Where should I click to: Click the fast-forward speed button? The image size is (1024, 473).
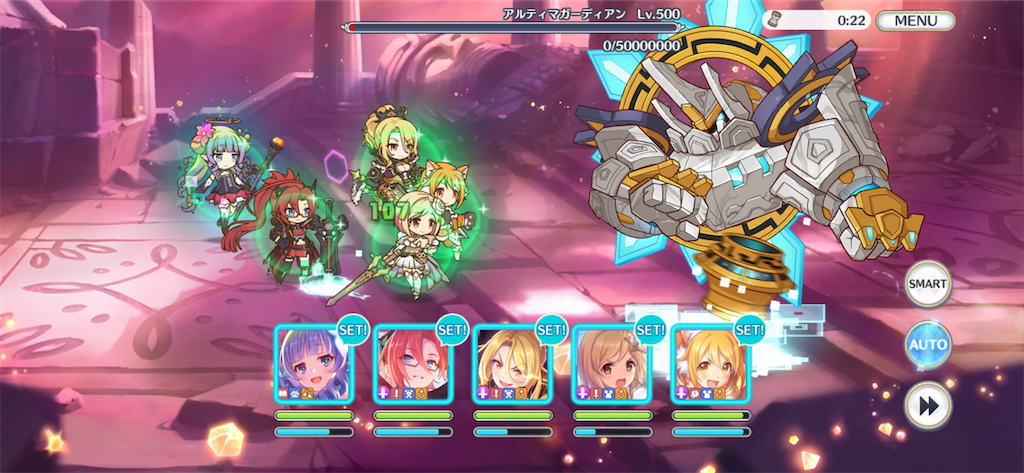927,405
